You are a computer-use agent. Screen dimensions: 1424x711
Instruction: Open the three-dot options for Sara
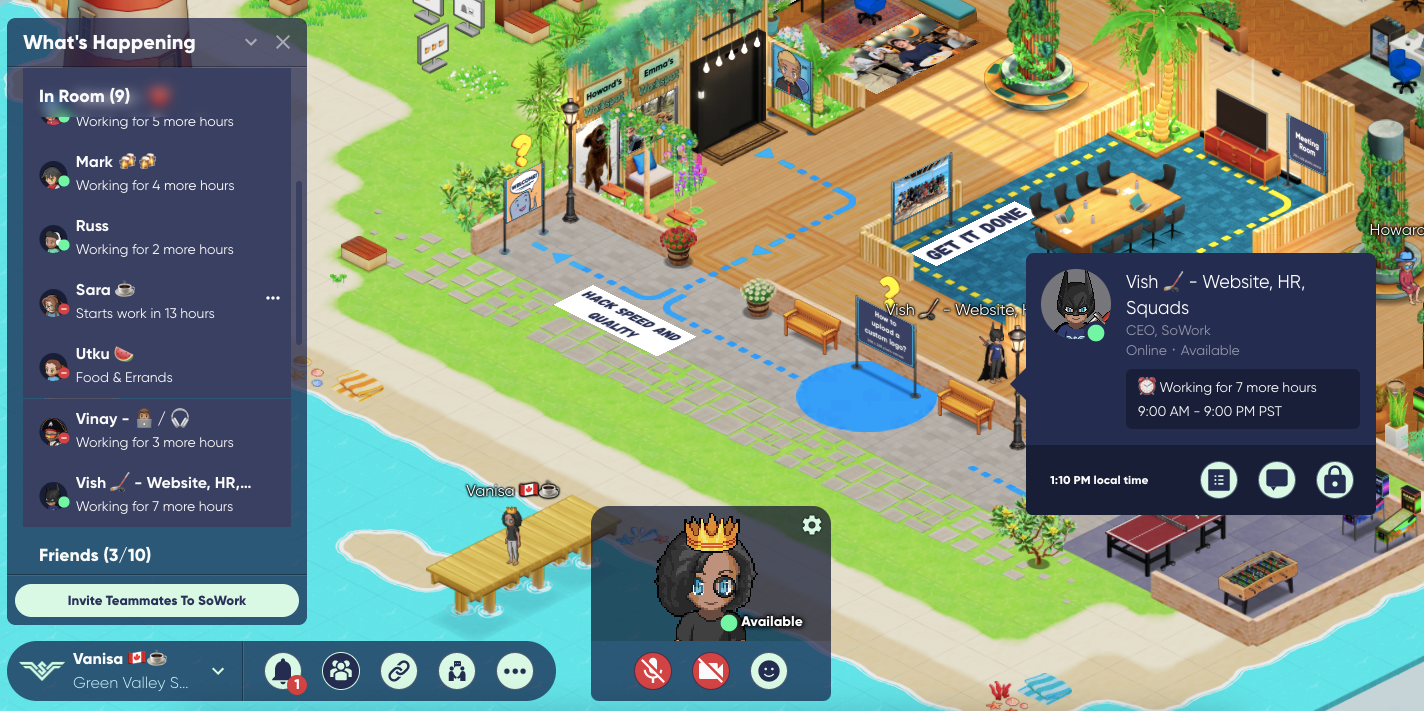pyautogui.click(x=273, y=298)
